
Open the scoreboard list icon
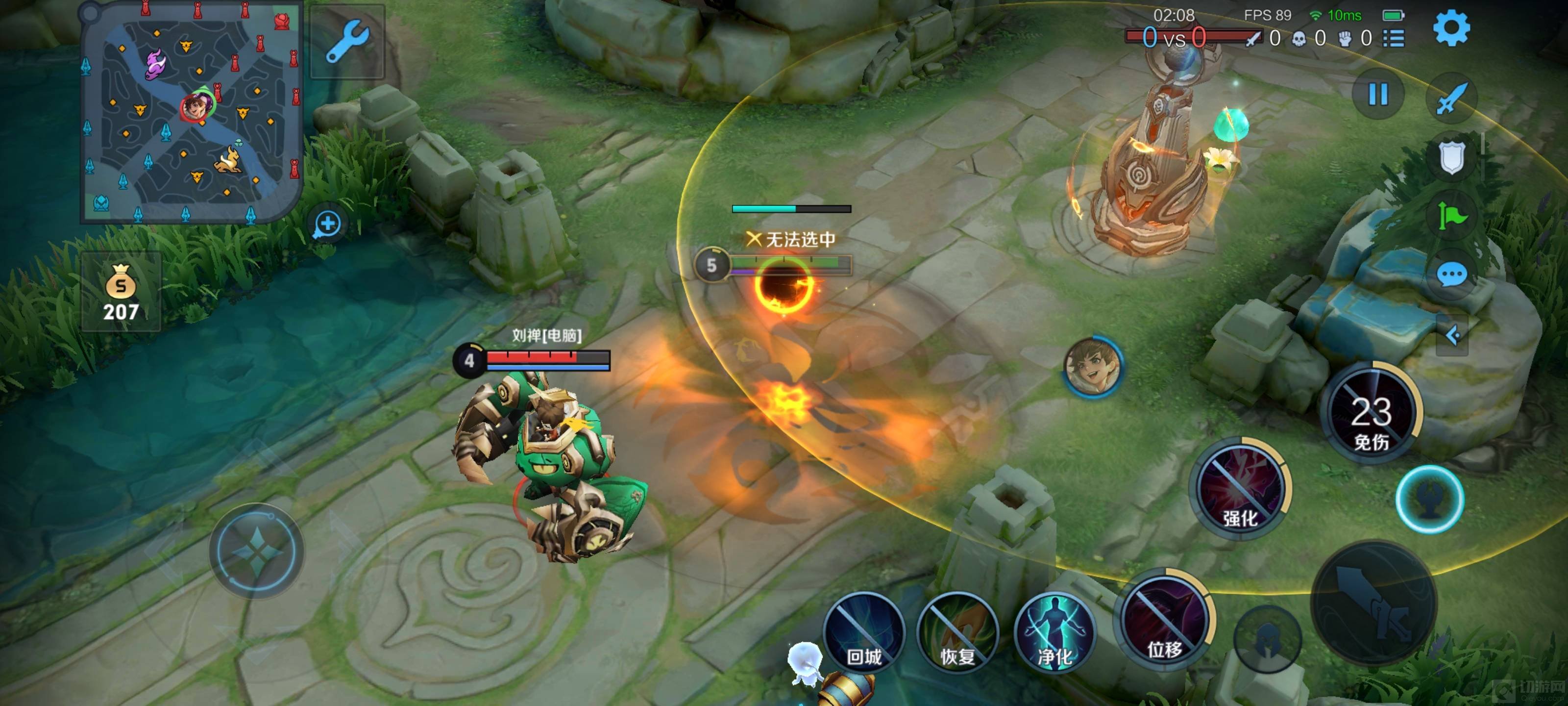pos(1394,39)
